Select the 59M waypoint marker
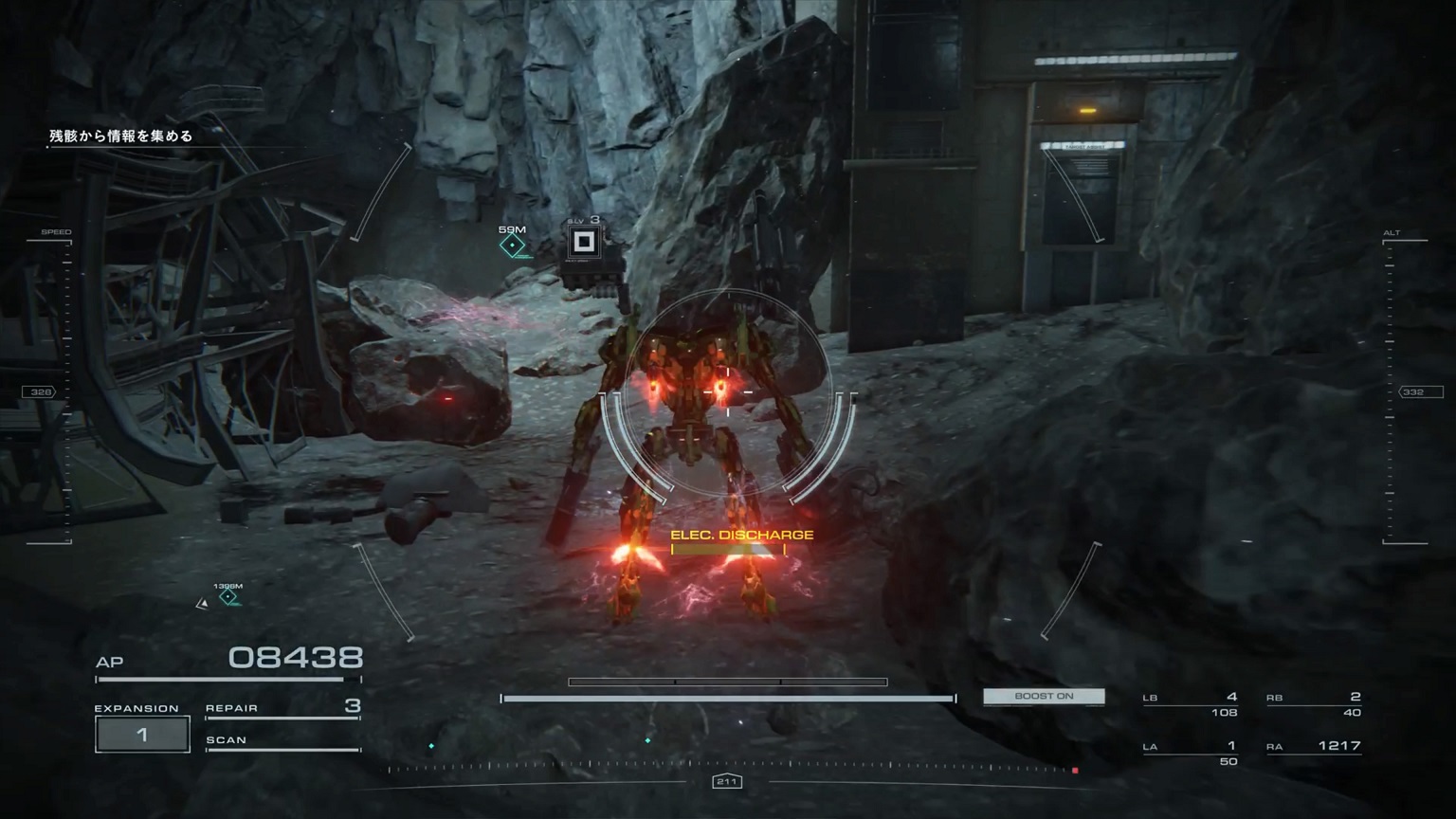Image resolution: width=1456 pixels, height=819 pixels. (x=513, y=246)
